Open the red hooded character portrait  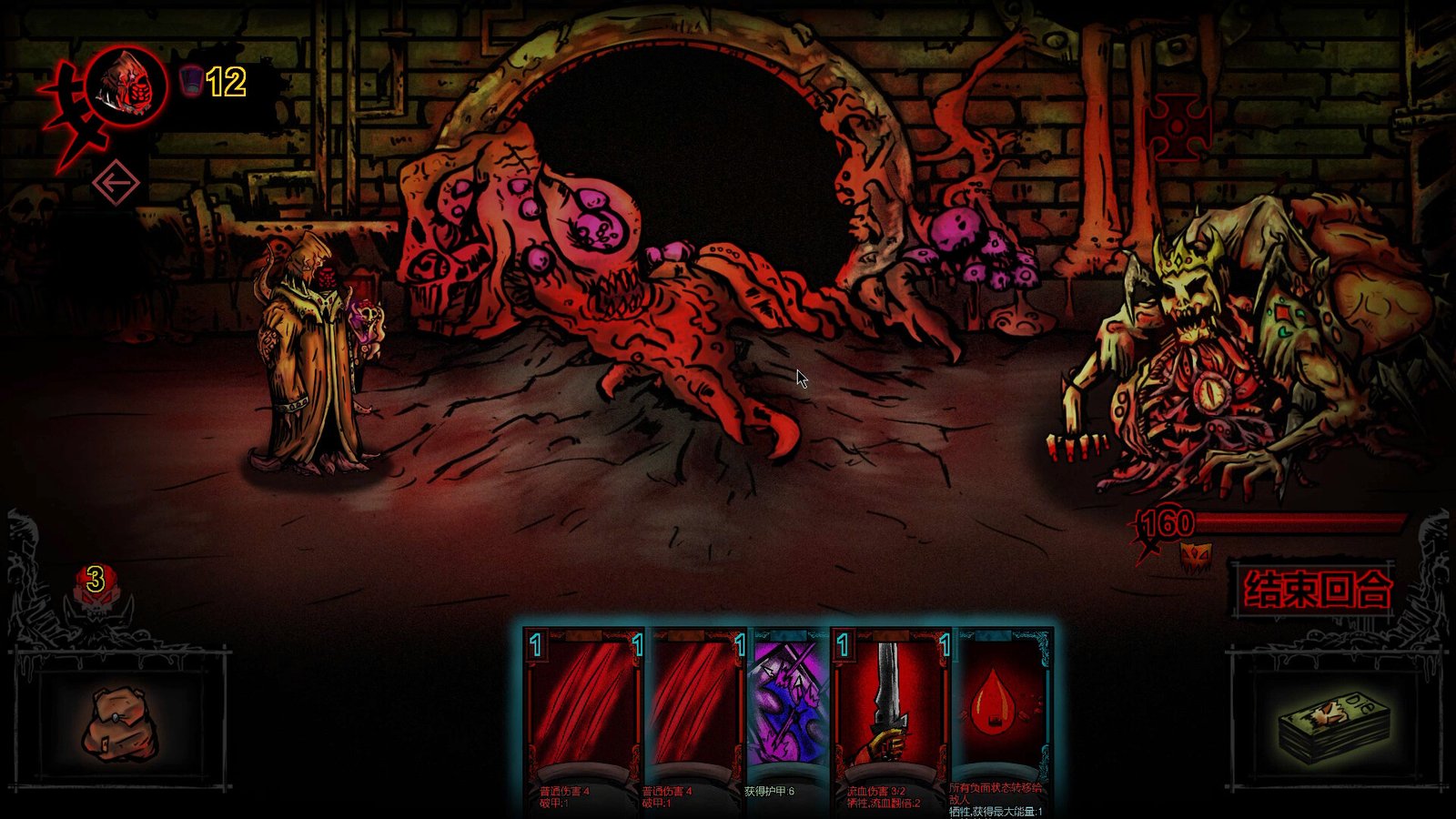click(x=128, y=85)
